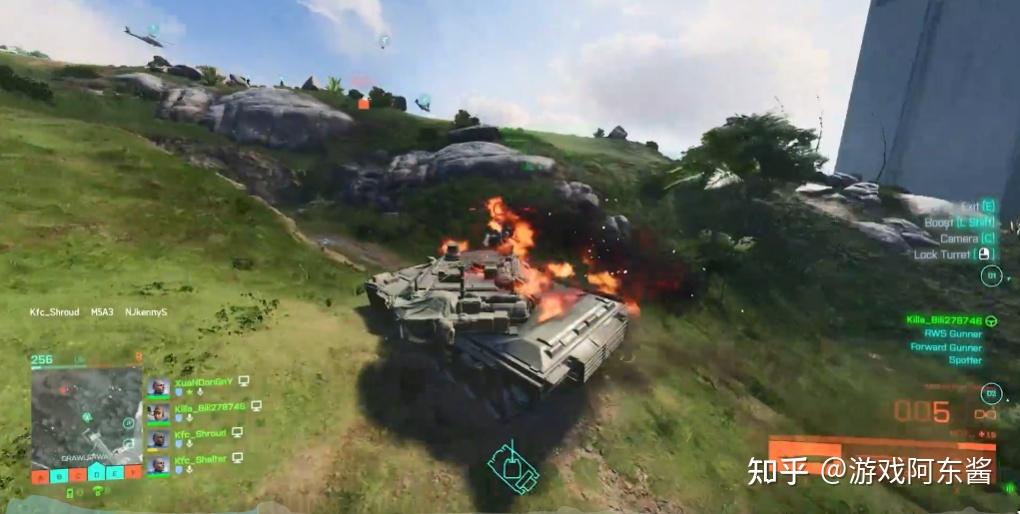The width and height of the screenshot is (1020, 514).
Task: Click the tank damage status icon
Action: tap(510, 464)
